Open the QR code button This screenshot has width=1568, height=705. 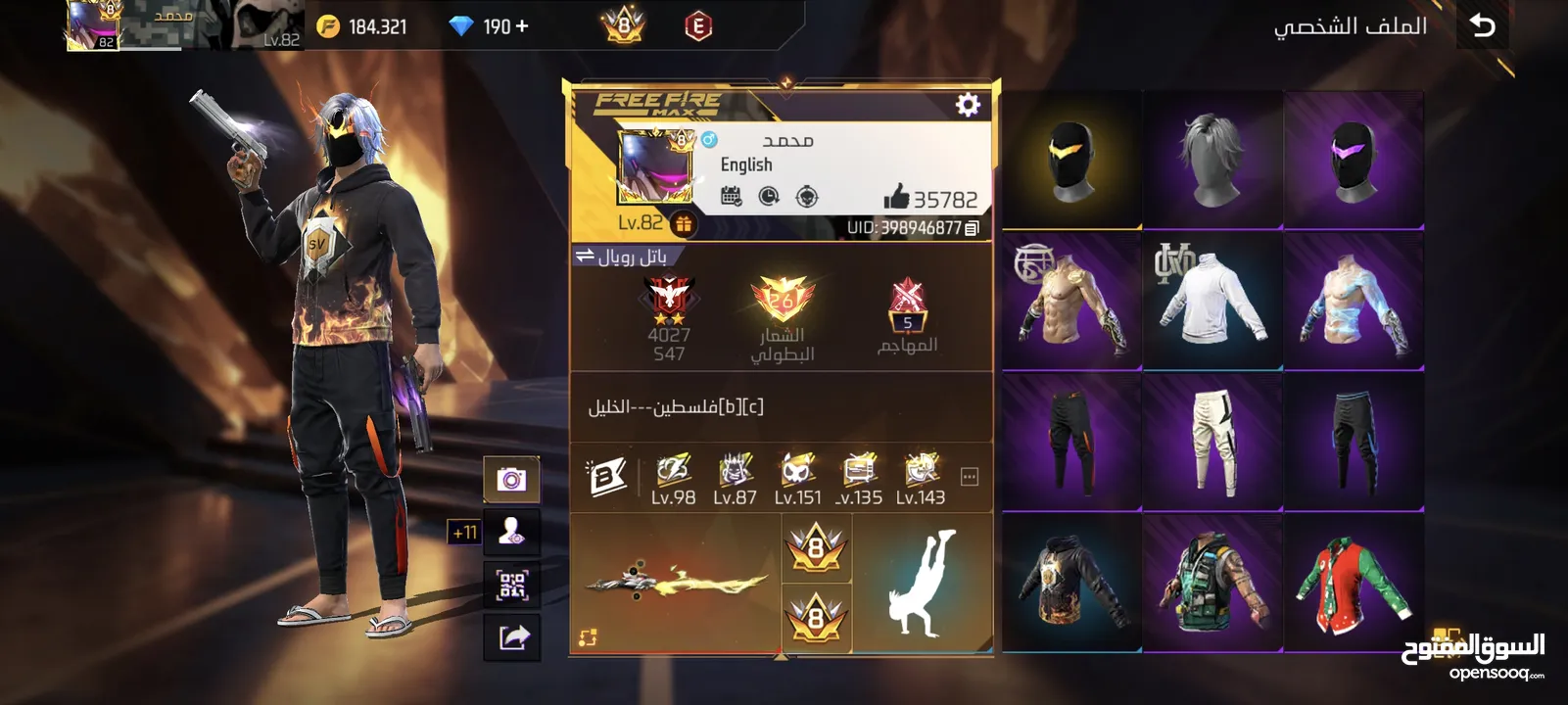[x=511, y=586]
